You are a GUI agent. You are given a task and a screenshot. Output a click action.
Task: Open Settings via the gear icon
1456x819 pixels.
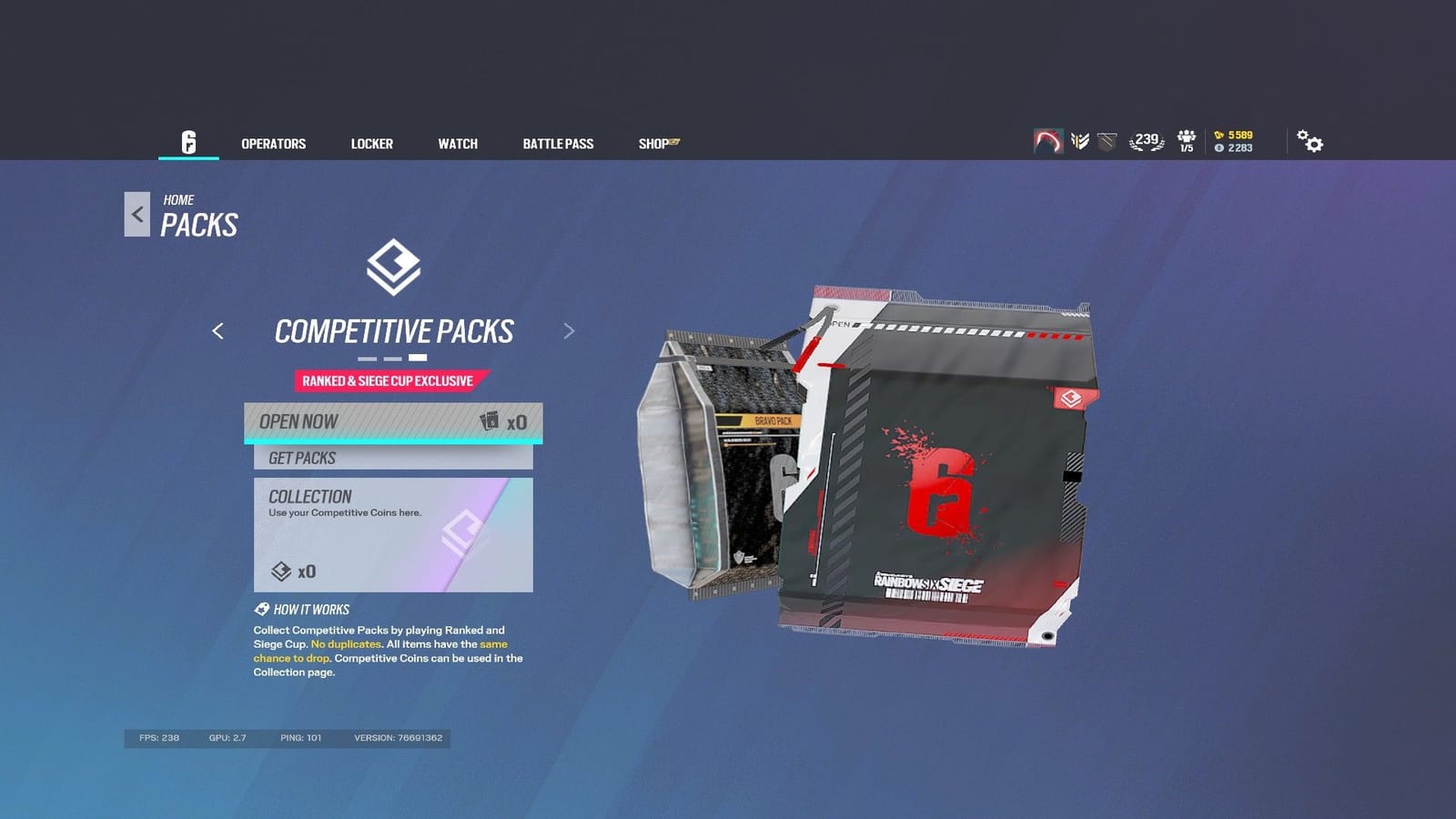point(1310,141)
